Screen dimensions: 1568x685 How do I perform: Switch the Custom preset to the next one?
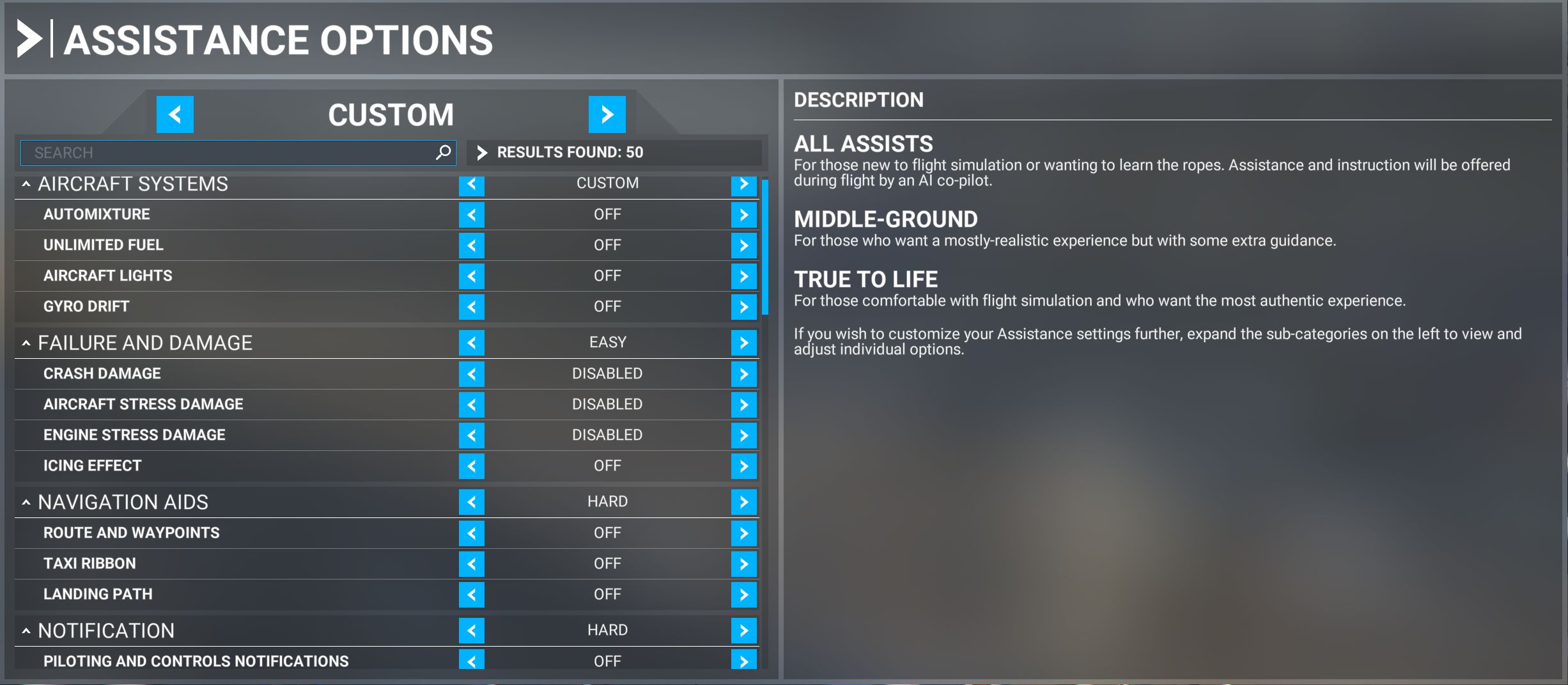[x=607, y=114]
